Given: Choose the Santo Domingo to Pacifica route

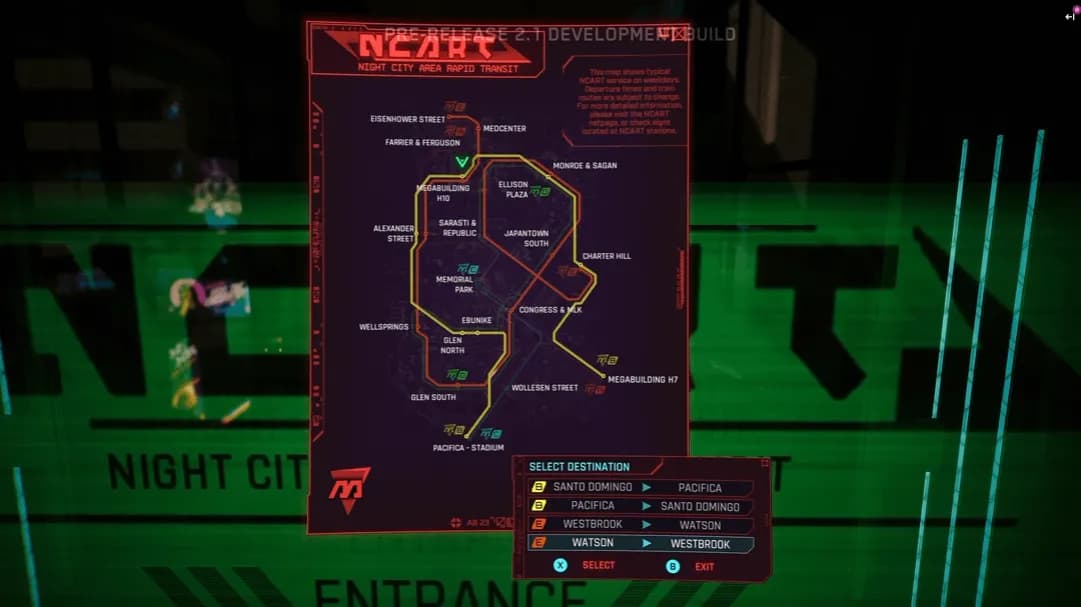Looking at the screenshot, I should coord(640,488).
